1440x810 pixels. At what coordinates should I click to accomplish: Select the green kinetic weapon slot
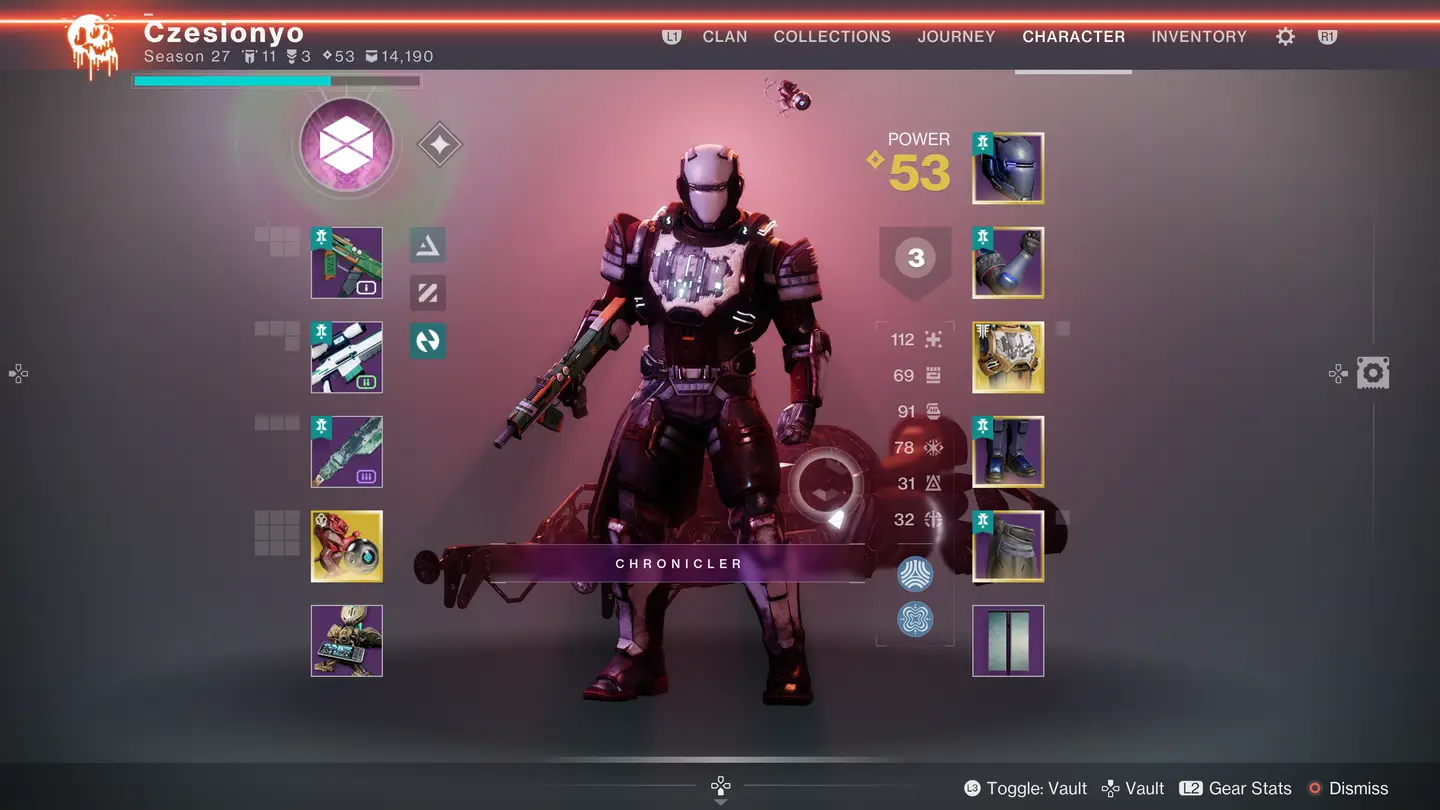pyautogui.click(x=346, y=263)
